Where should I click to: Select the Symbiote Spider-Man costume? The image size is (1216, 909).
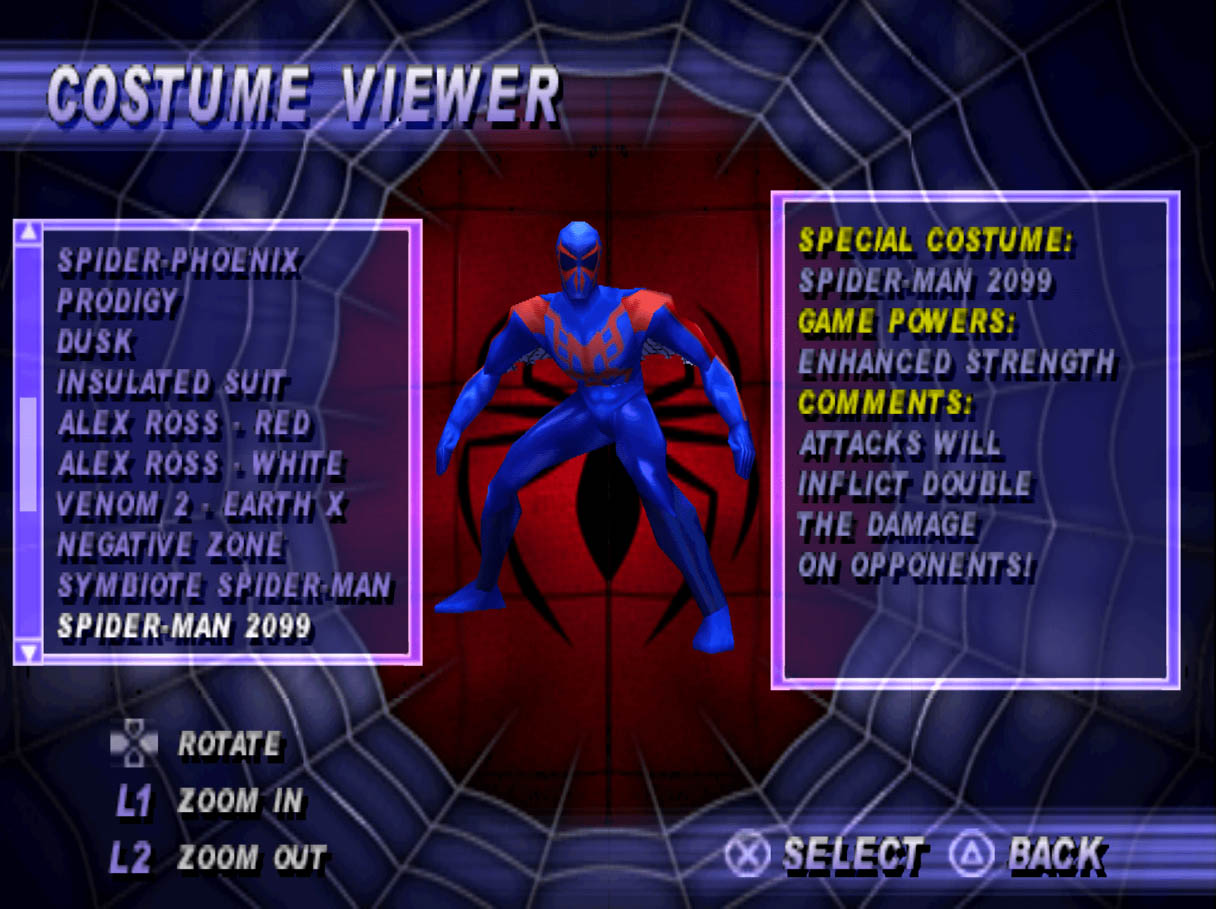pos(224,587)
